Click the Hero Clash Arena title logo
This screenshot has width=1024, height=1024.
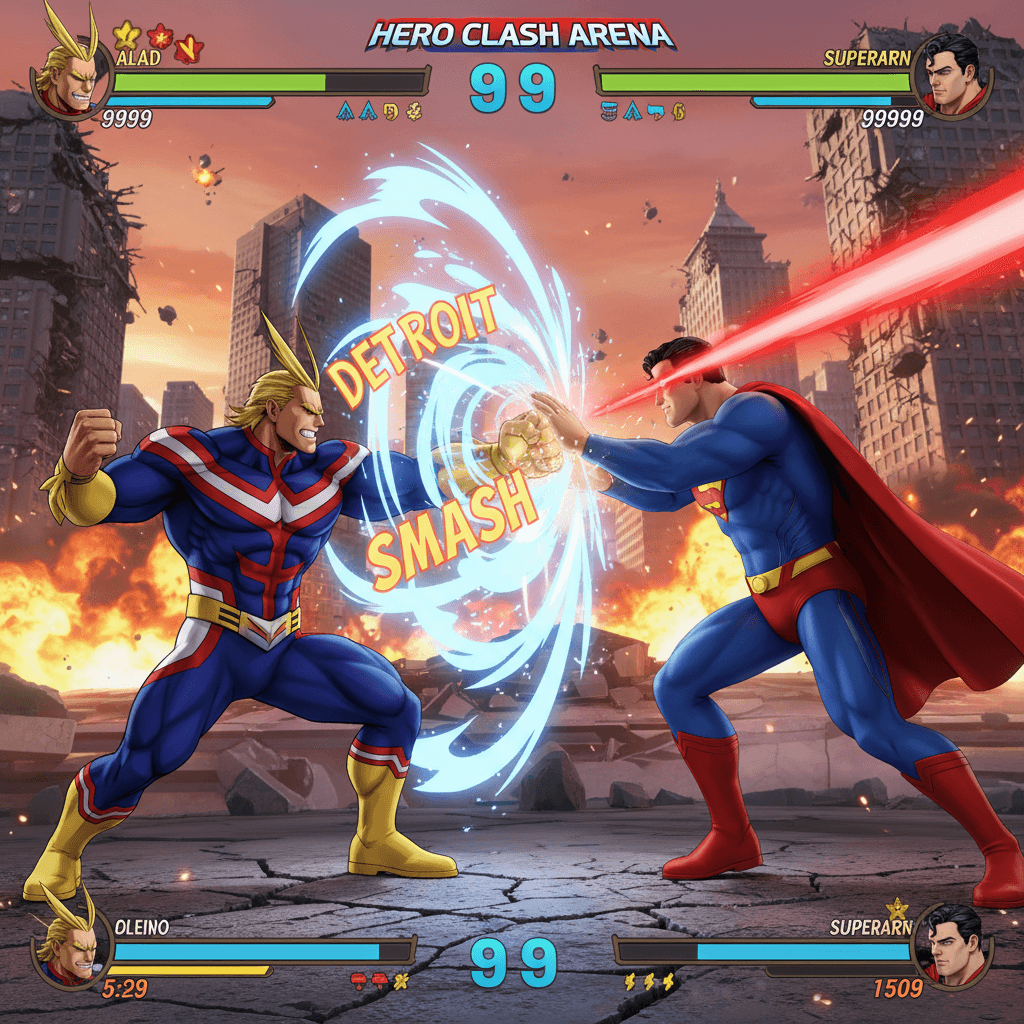(520, 36)
